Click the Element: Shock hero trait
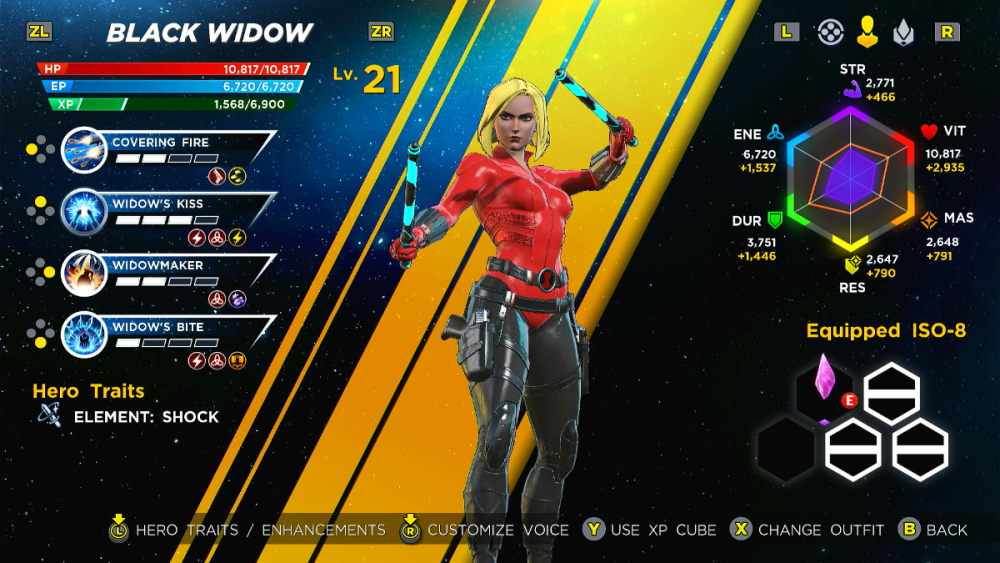Image resolution: width=1000 pixels, height=563 pixels. click(146, 417)
